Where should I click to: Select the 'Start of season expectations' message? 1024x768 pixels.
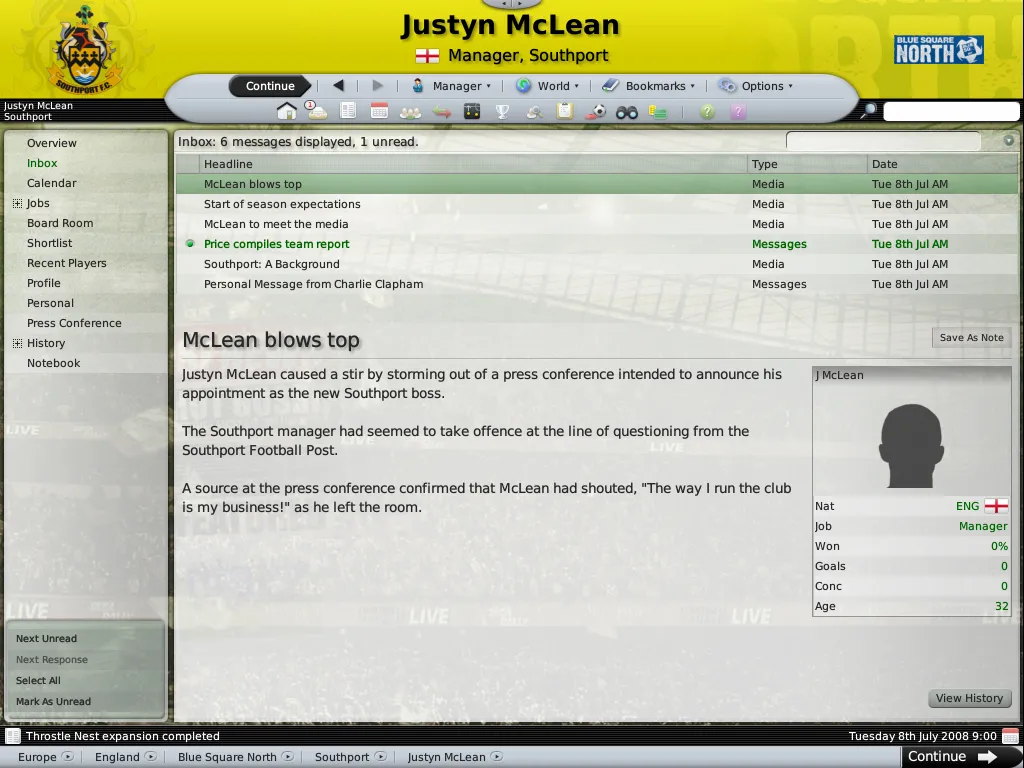[282, 204]
